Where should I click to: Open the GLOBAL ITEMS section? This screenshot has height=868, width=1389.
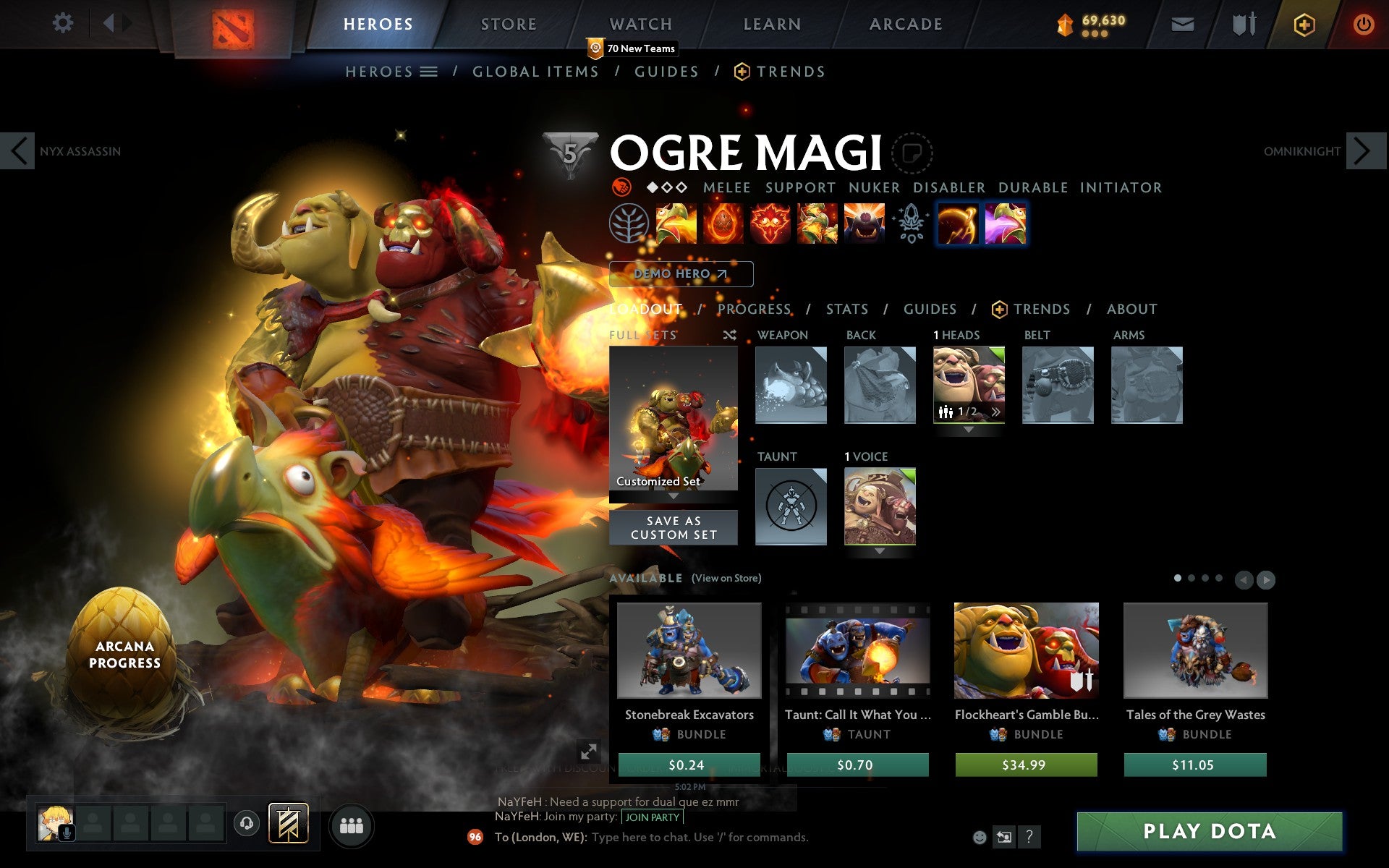[535, 72]
